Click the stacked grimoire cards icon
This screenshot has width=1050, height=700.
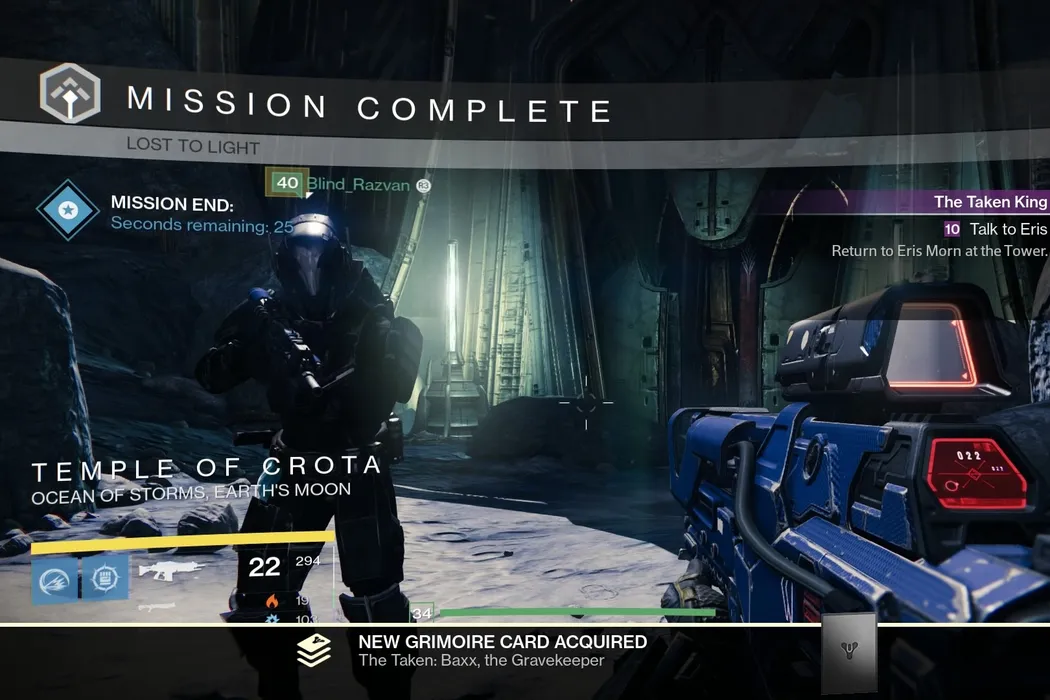click(x=314, y=651)
